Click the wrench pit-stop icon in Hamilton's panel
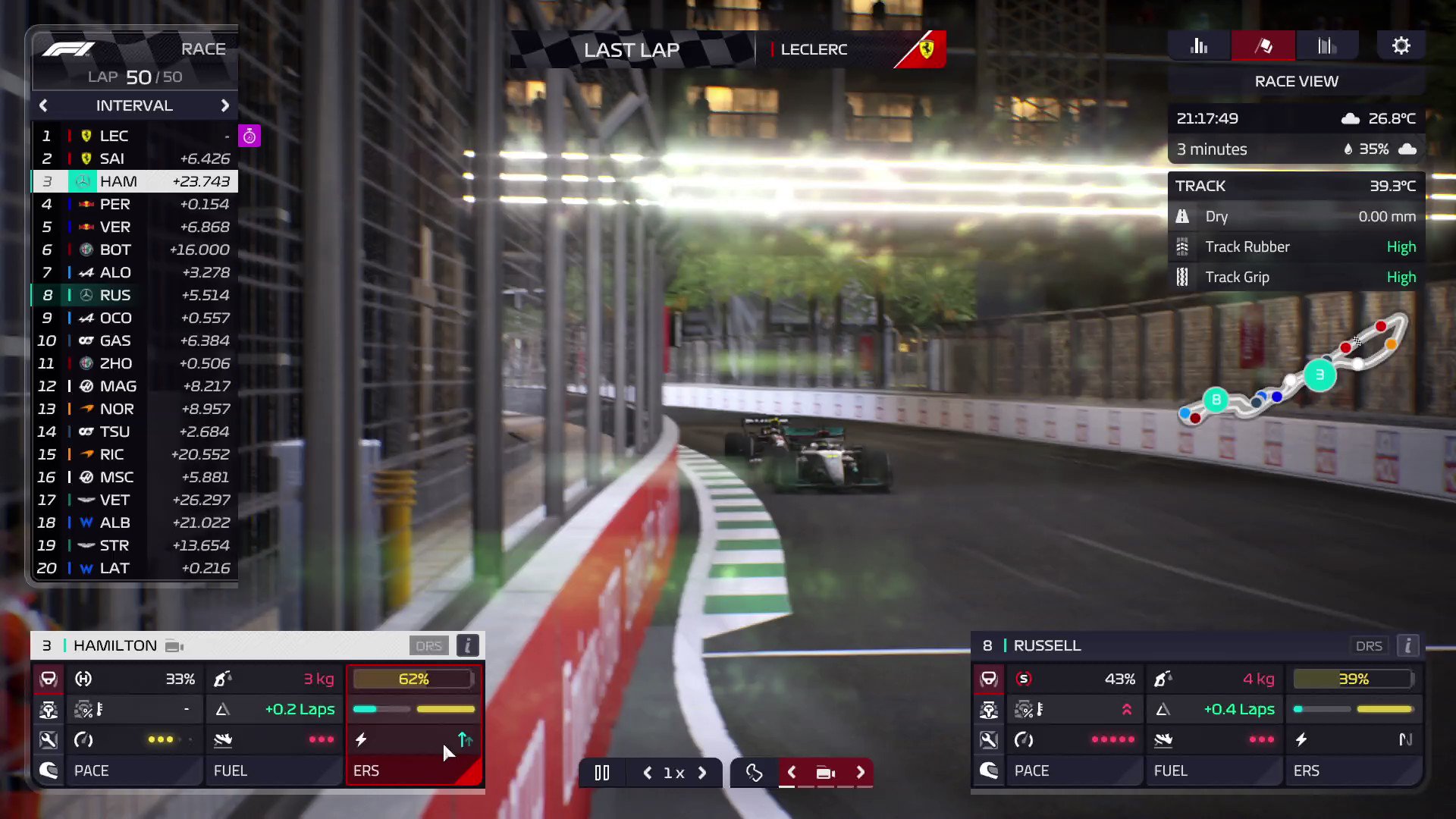Image resolution: width=1456 pixels, height=819 pixels. 49,739
